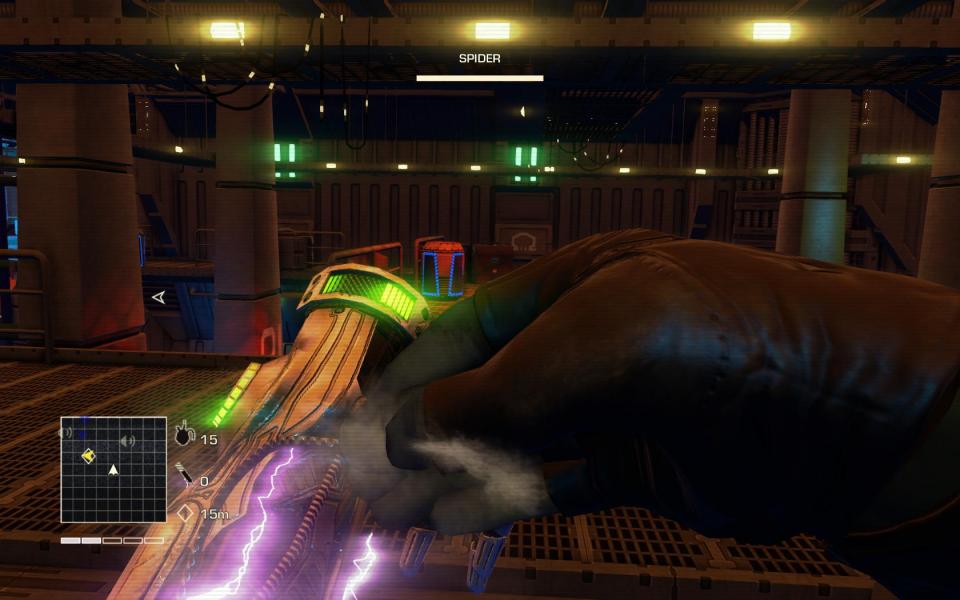Select the yellow objective marker on minimap

pyautogui.click(x=88, y=456)
